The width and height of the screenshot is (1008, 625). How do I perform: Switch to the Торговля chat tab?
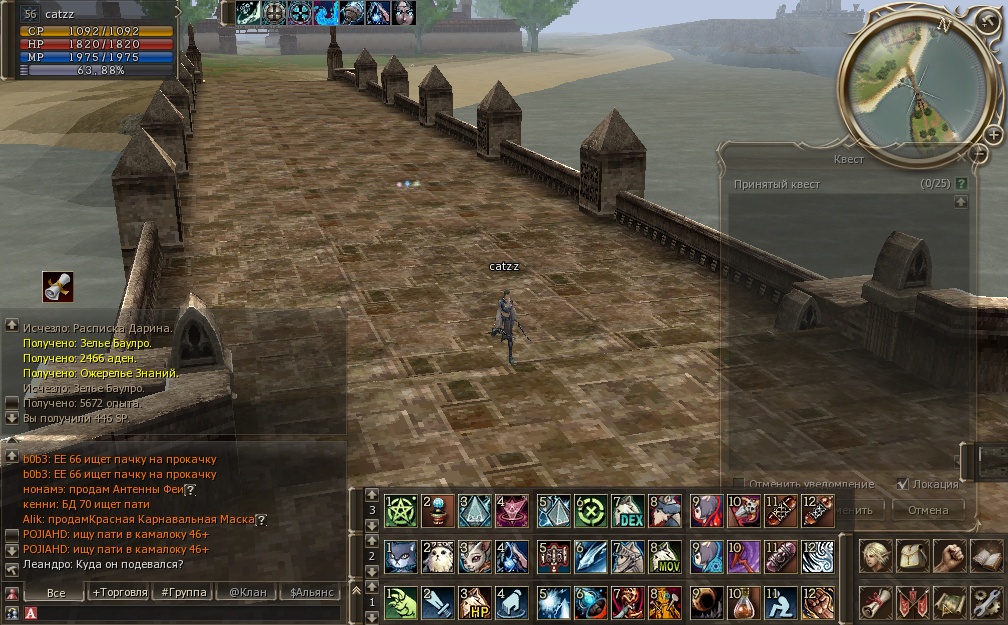(120, 592)
